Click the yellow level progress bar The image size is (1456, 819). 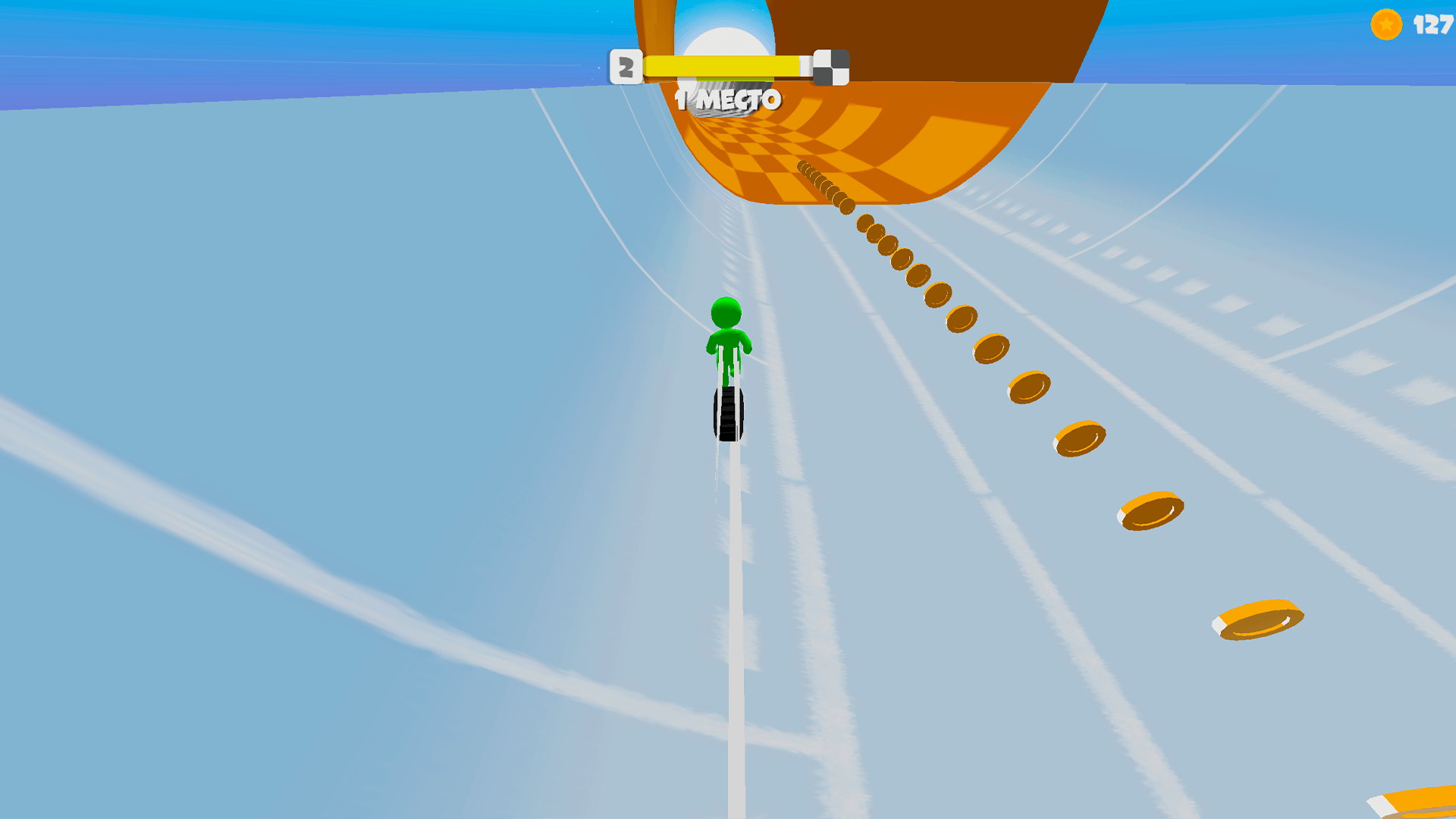click(x=720, y=65)
